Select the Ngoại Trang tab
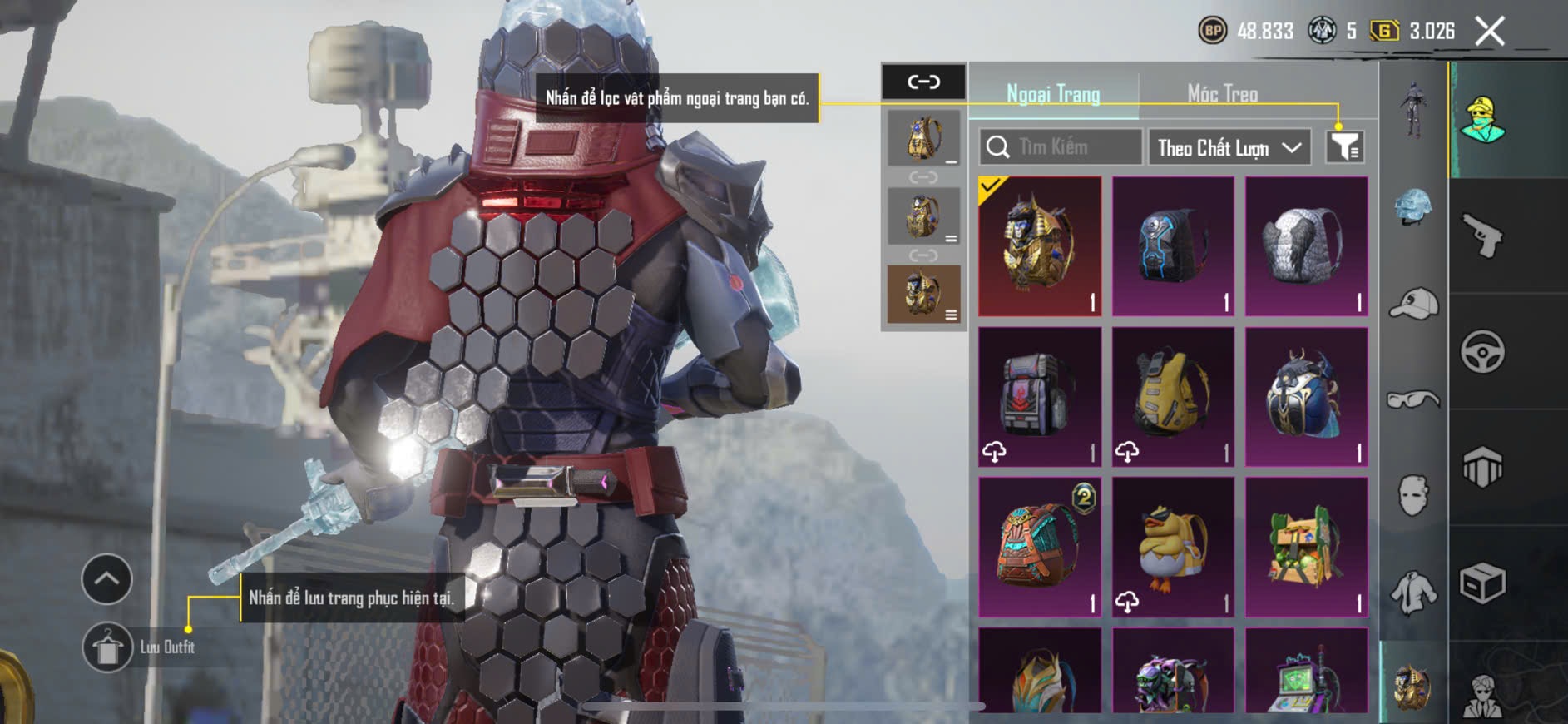Viewport: 1568px width, 724px height. point(1053,94)
